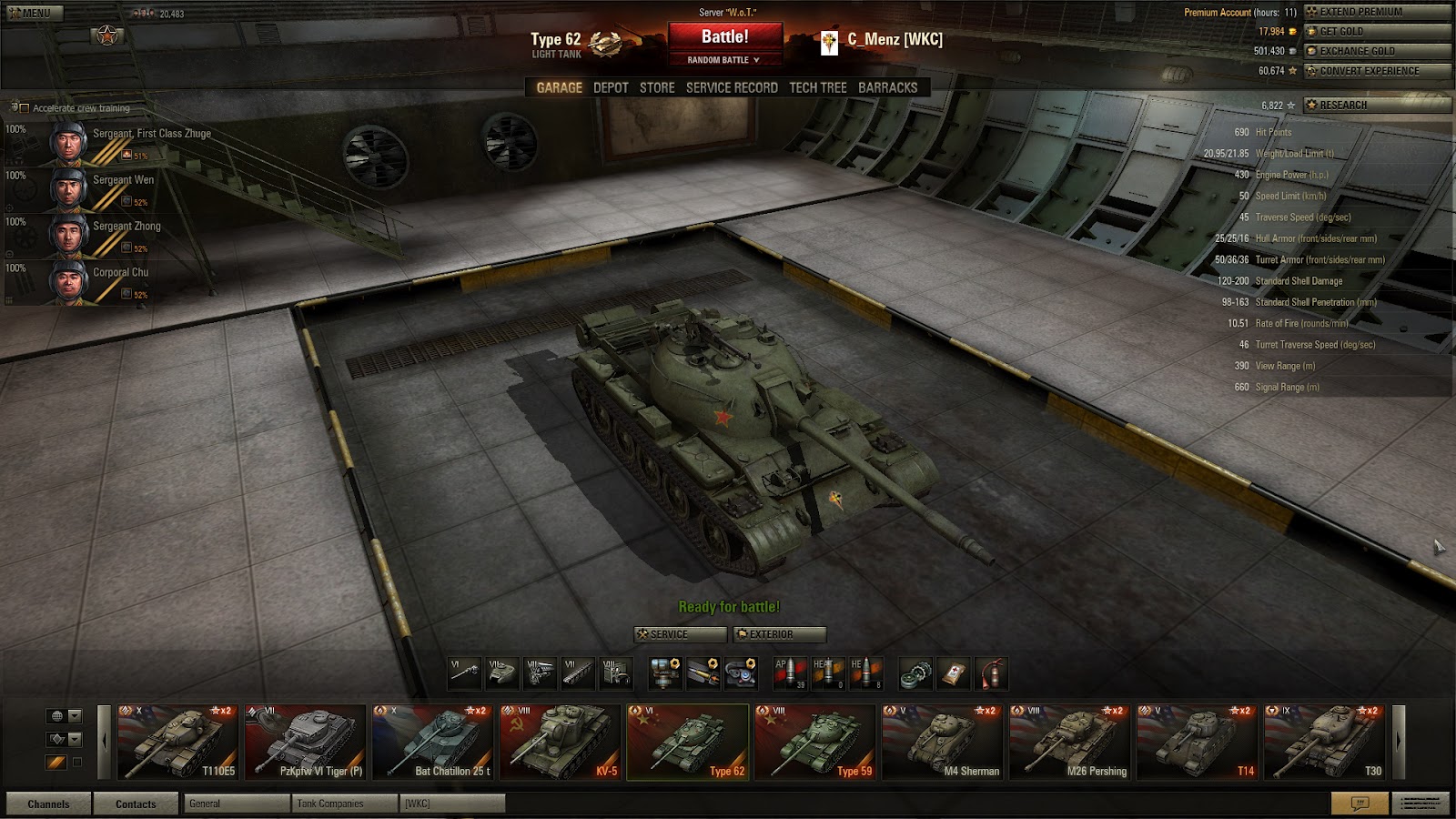This screenshot has height=819, width=1456.
Task: Select the KV-5 tank in the carousel
Action: pos(561,743)
